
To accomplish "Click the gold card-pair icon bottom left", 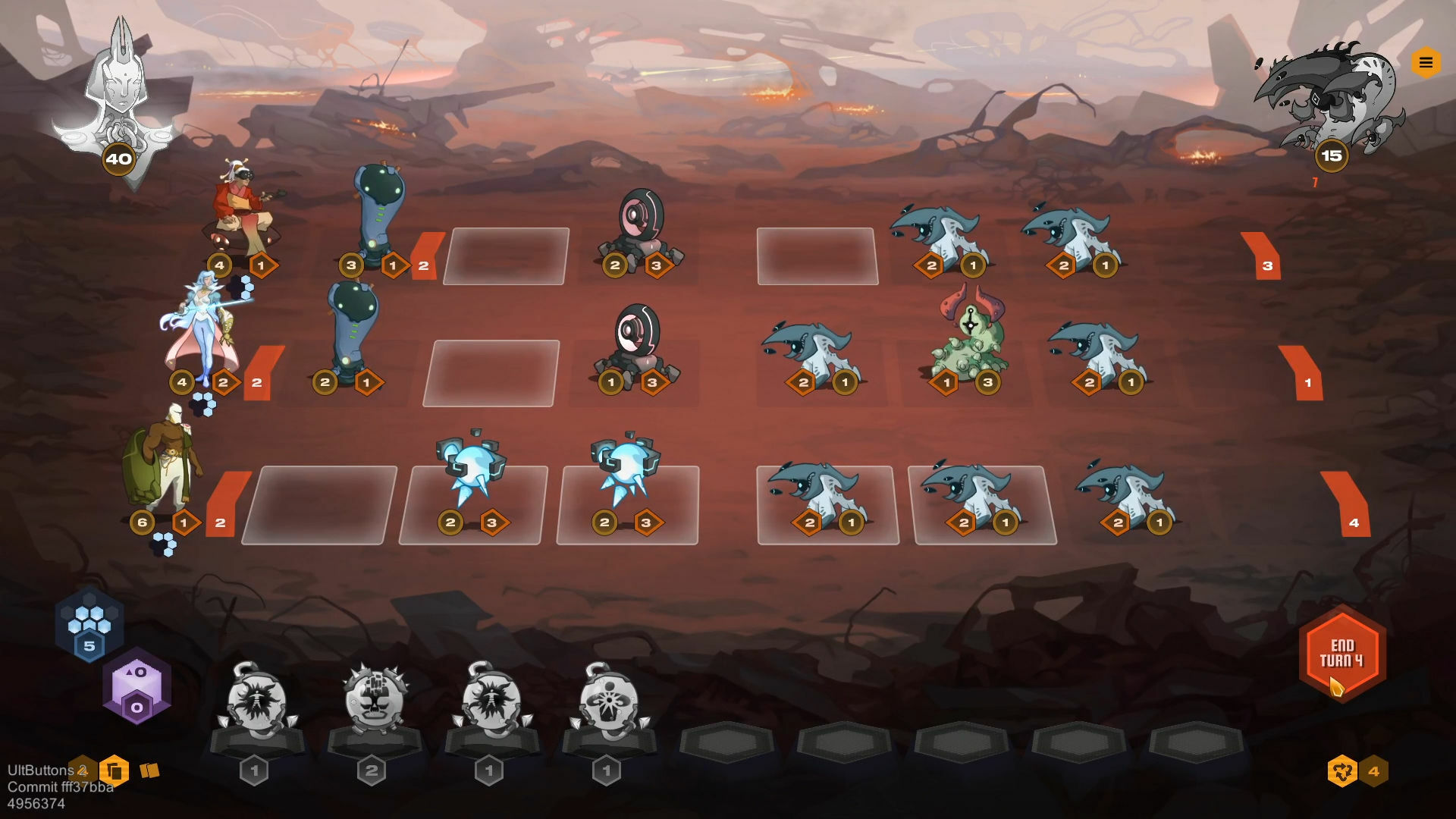I will tap(151, 770).
